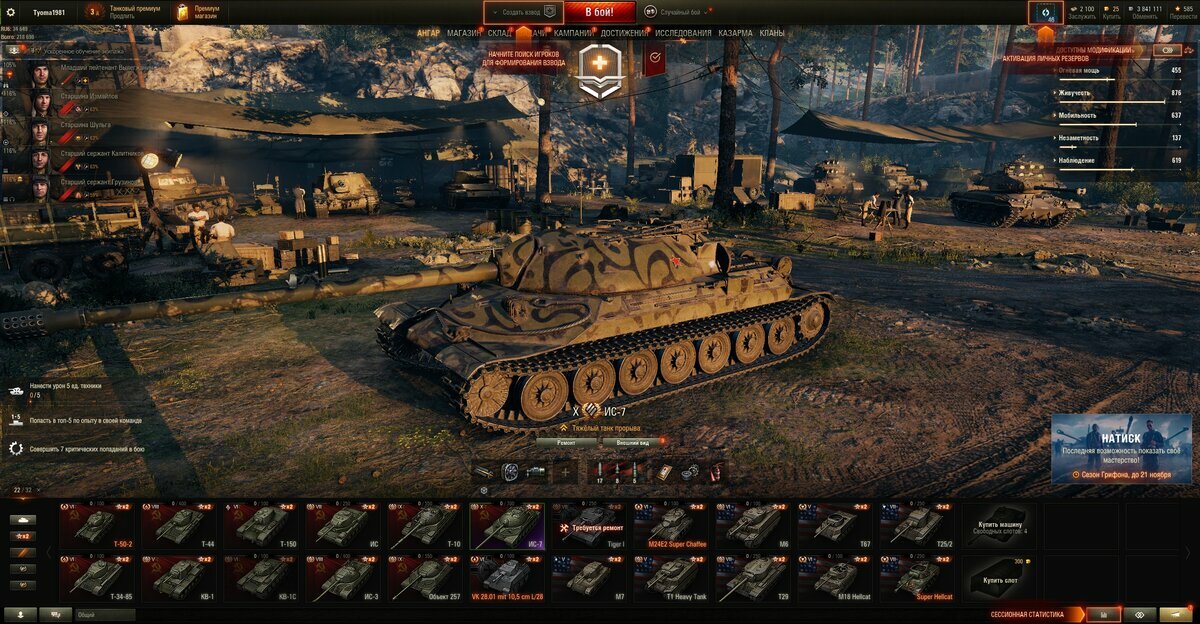Choose the Tiger I tank needing repair
Image resolution: width=1200 pixels, height=624 pixels.
tap(590, 526)
